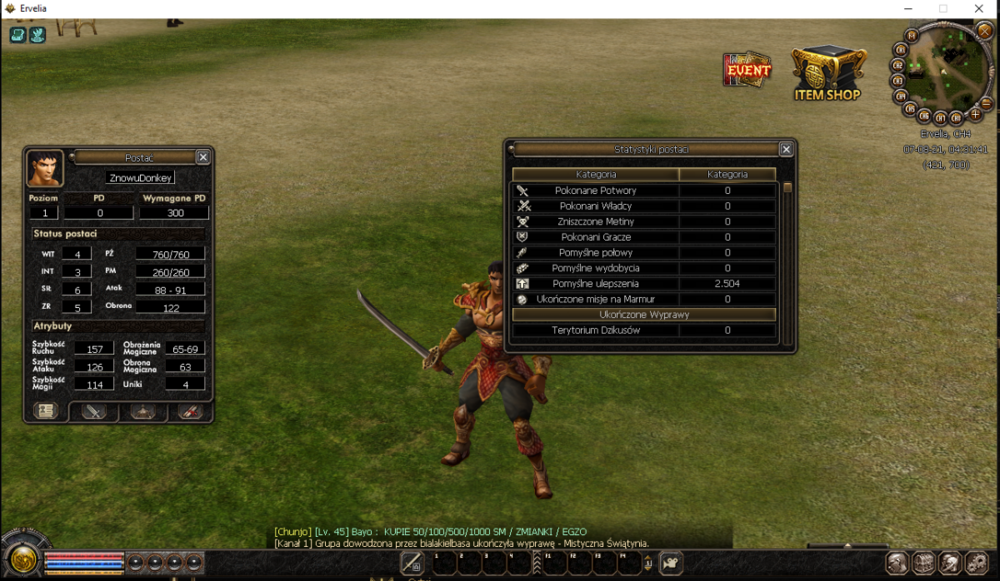
Task: Zoom in the minimap with plus button
Action: pos(975,115)
